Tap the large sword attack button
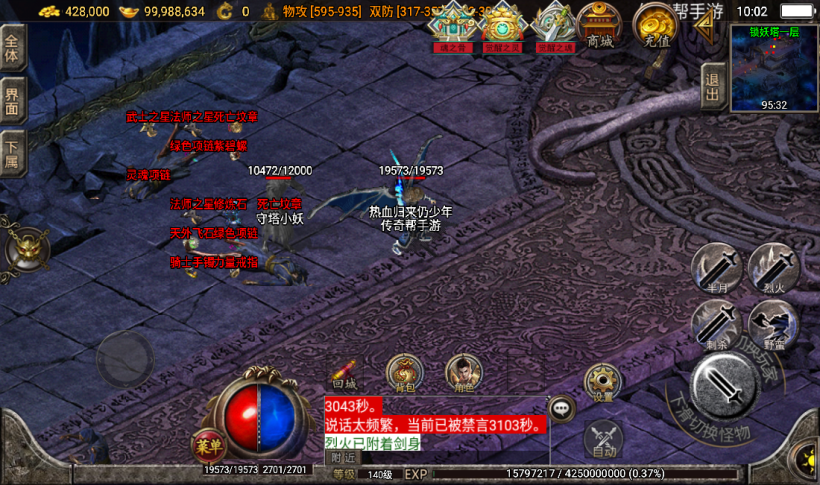 pos(722,387)
